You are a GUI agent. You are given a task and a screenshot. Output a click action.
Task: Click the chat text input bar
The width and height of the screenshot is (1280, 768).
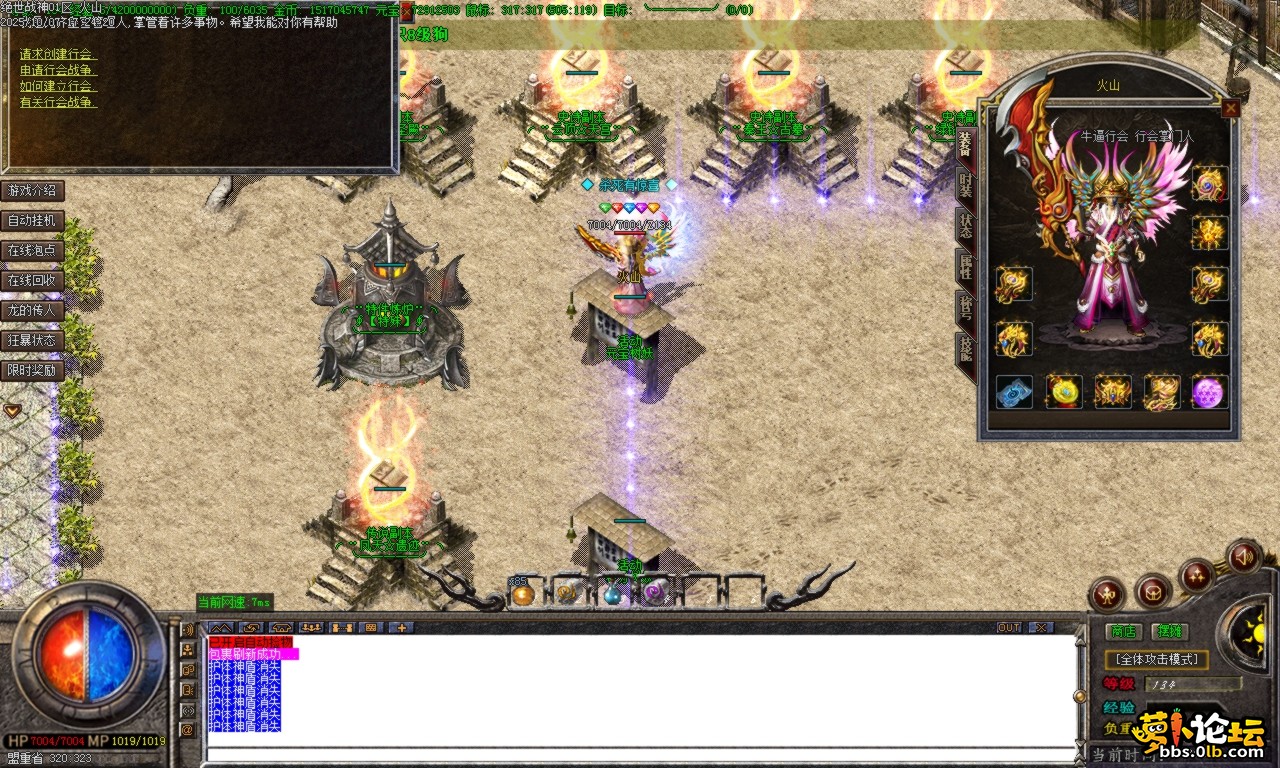coord(640,755)
